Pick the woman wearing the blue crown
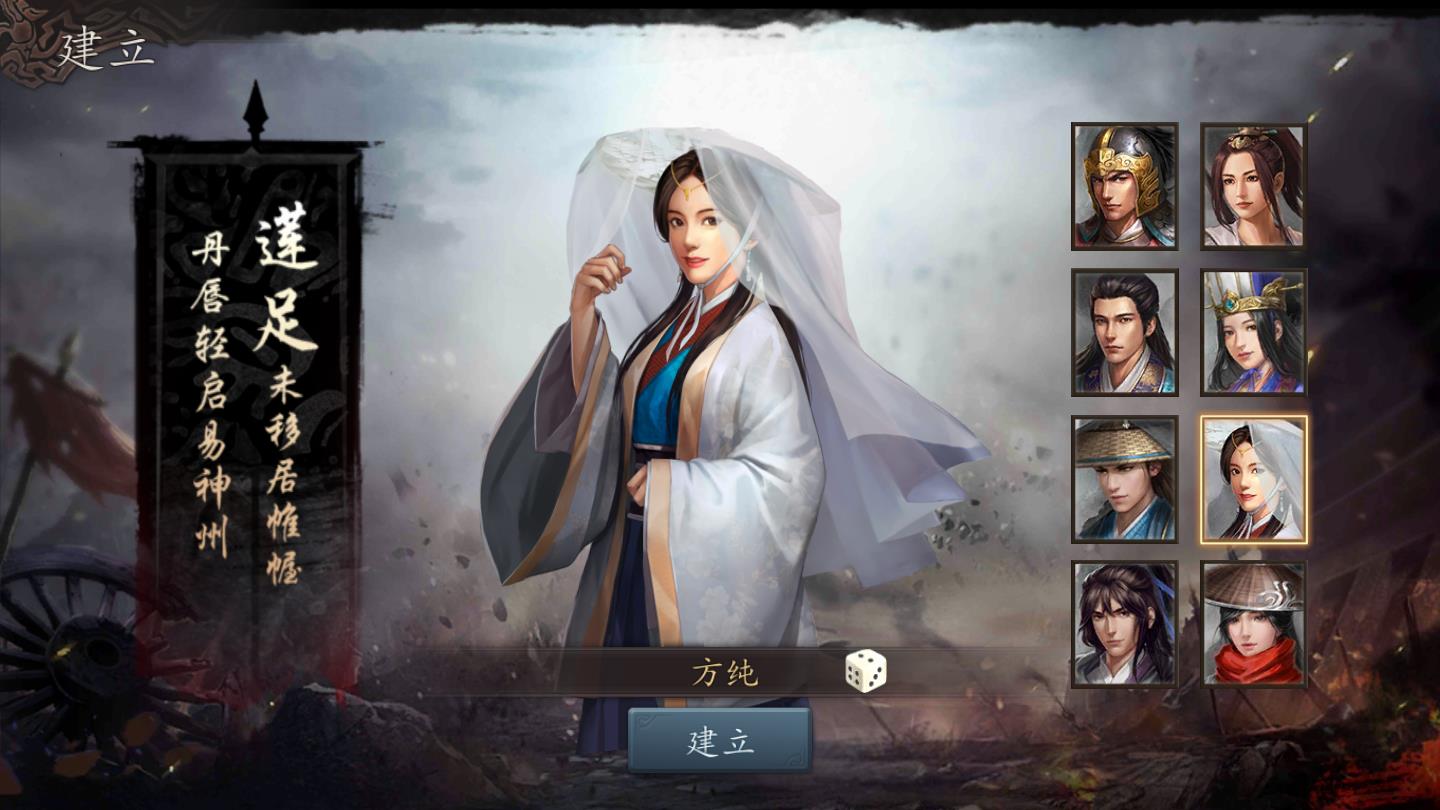Image resolution: width=1440 pixels, height=810 pixels. click(x=1253, y=332)
